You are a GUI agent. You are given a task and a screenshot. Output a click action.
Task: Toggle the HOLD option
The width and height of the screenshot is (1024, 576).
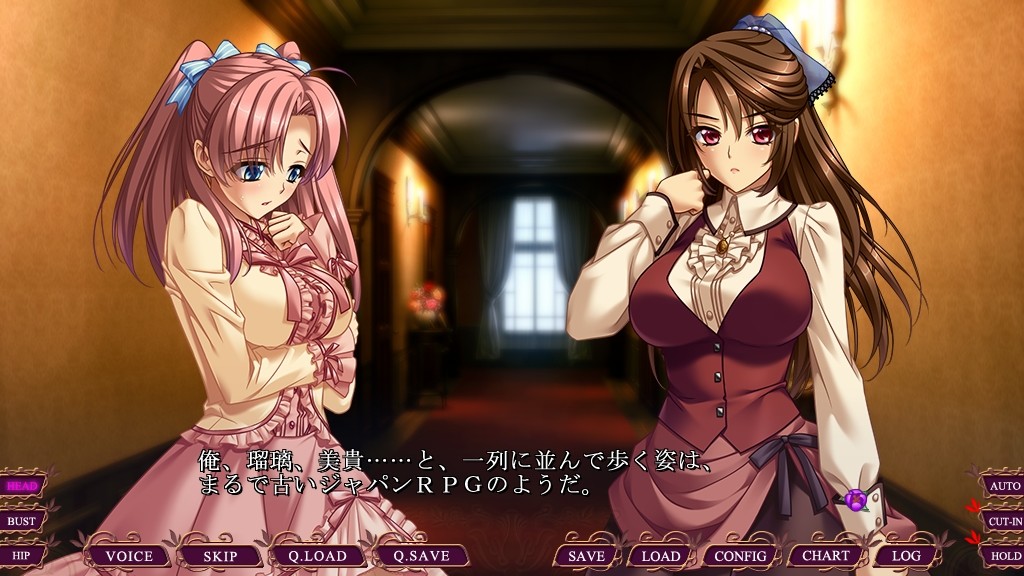[1002, 555]
